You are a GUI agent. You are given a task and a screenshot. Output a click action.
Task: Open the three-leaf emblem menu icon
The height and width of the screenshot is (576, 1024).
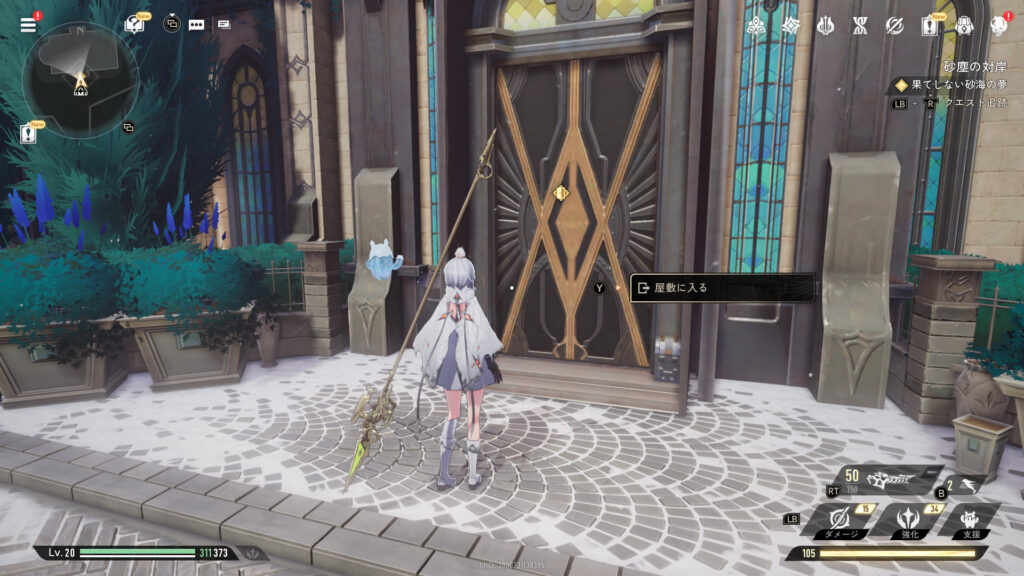coord(757,25)
